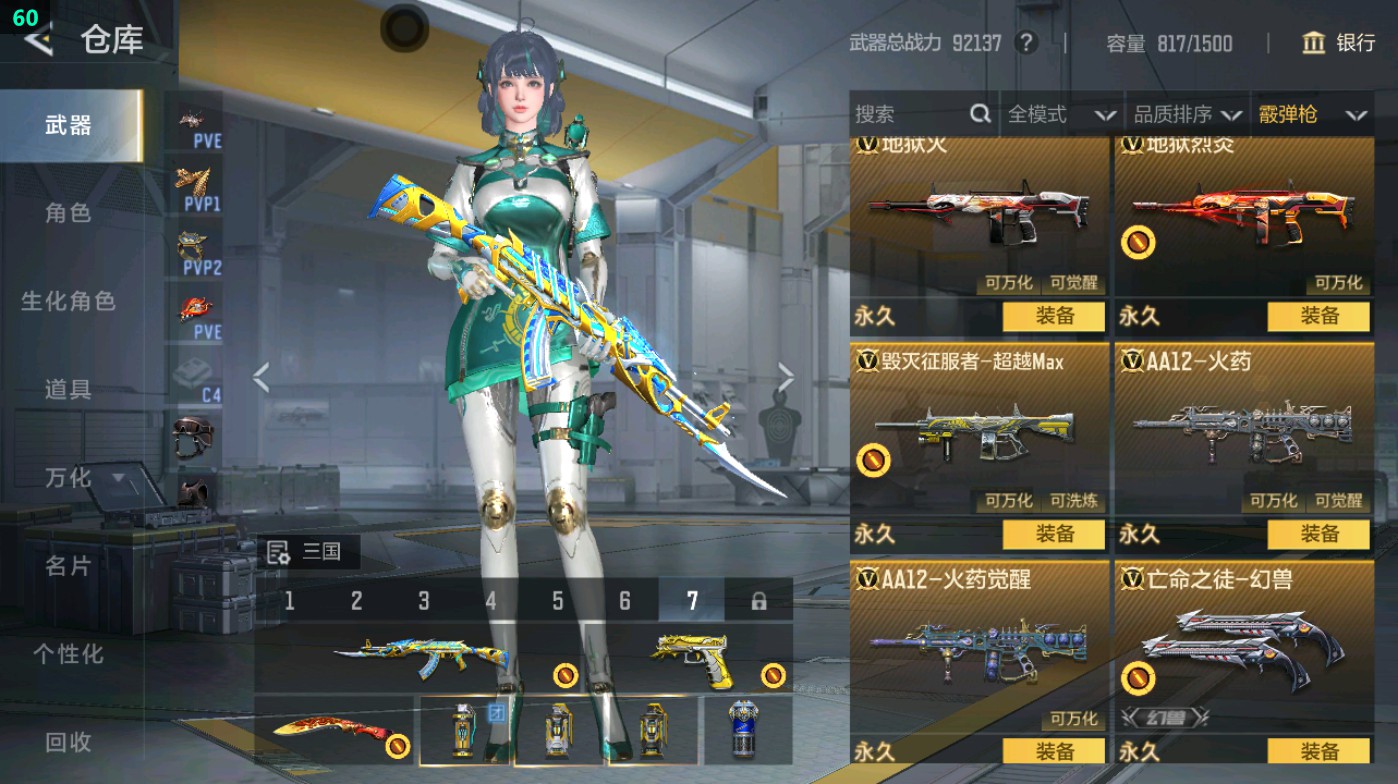Open the 全模式 mode filter dropdown
Screen dimensions: 1398x784
[1060, 115]
